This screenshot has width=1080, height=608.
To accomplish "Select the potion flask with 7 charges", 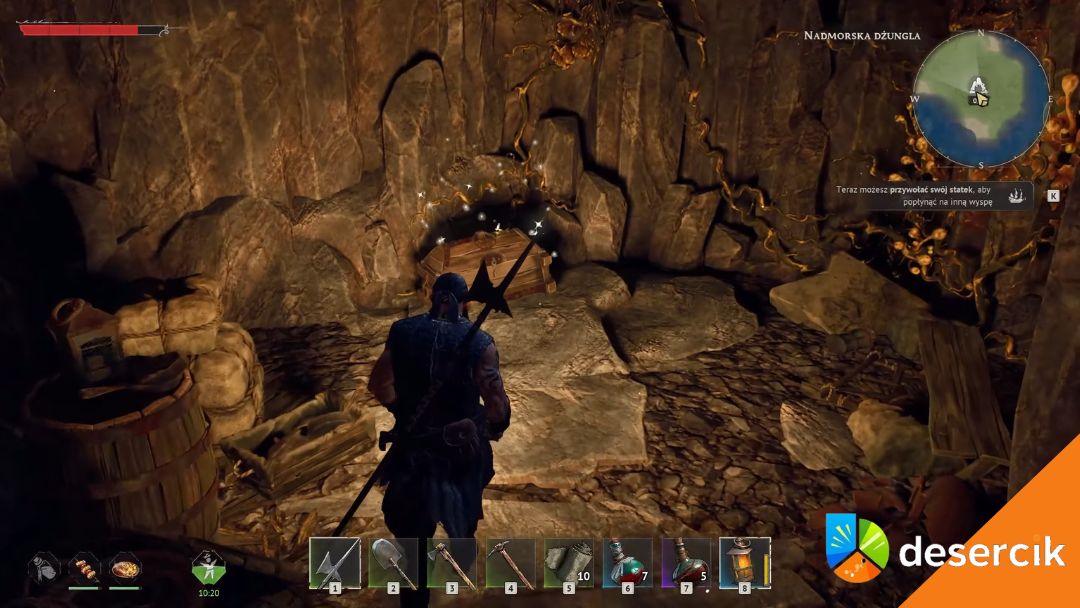I will pos(628,563).
